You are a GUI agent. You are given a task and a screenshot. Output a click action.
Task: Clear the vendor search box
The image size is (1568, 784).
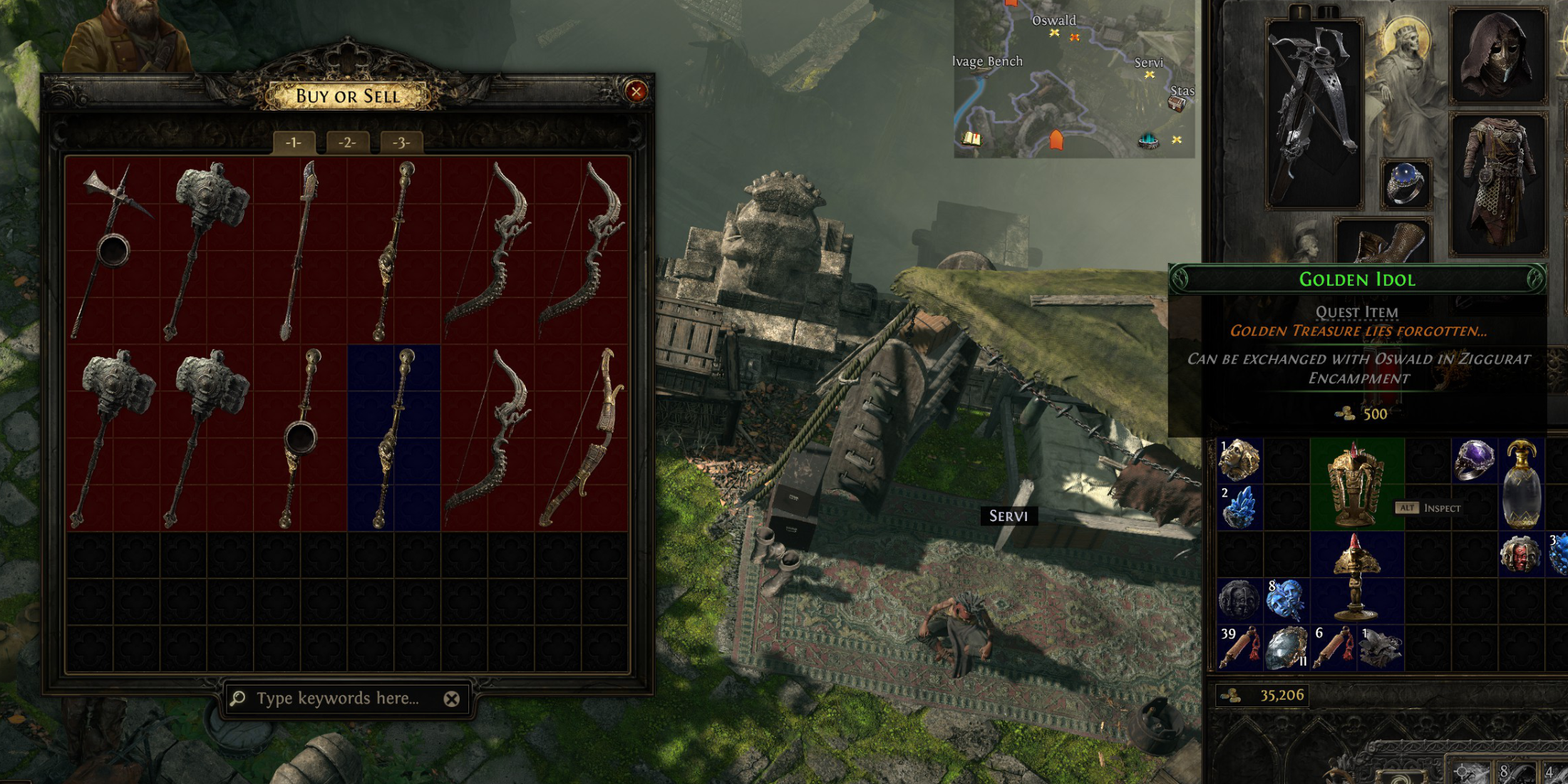[x=451, y=699]
